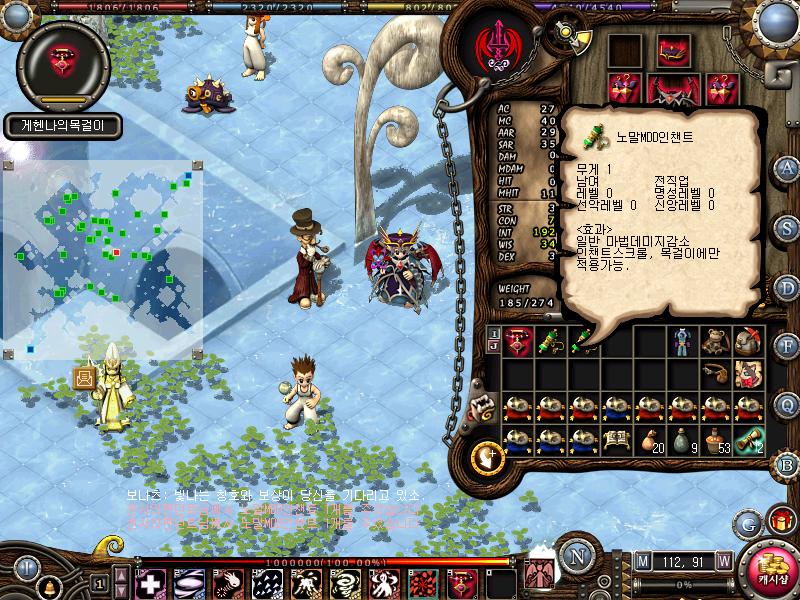Click the red gift box button
This screenshot has height=600, width=800.
coord(779,521)
